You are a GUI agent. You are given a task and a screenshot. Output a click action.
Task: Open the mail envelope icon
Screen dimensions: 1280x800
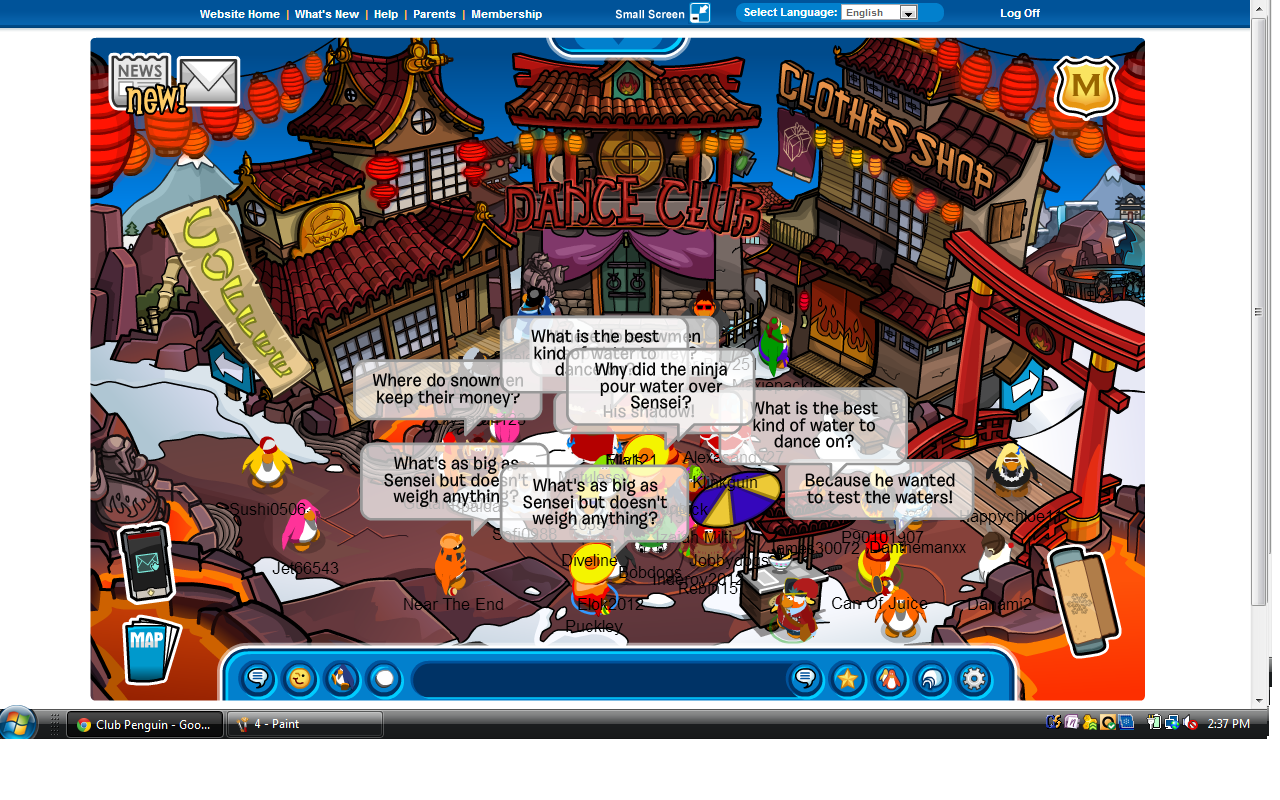coord(209,82)
